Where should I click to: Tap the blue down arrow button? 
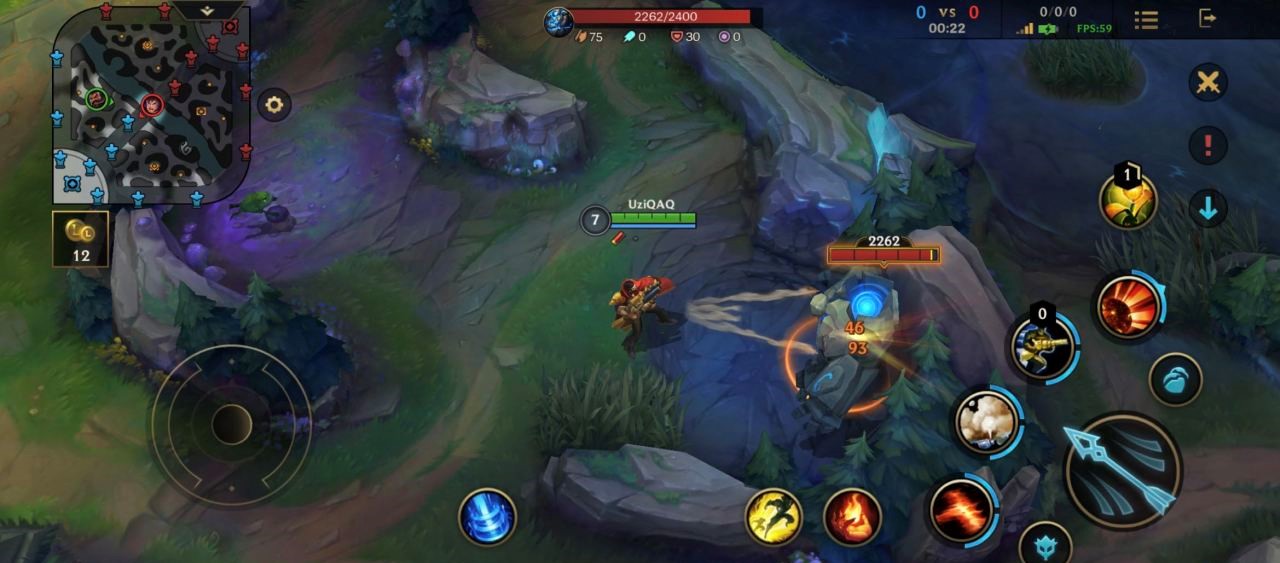click(1208, 208)
